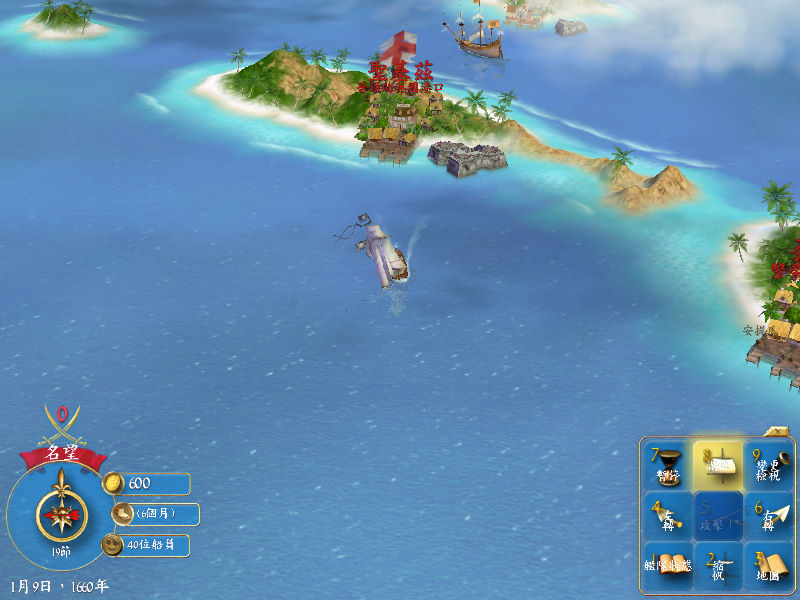800x600 pixels.
Task: Pause the game with the hourglass button
Action: point(668,466)
